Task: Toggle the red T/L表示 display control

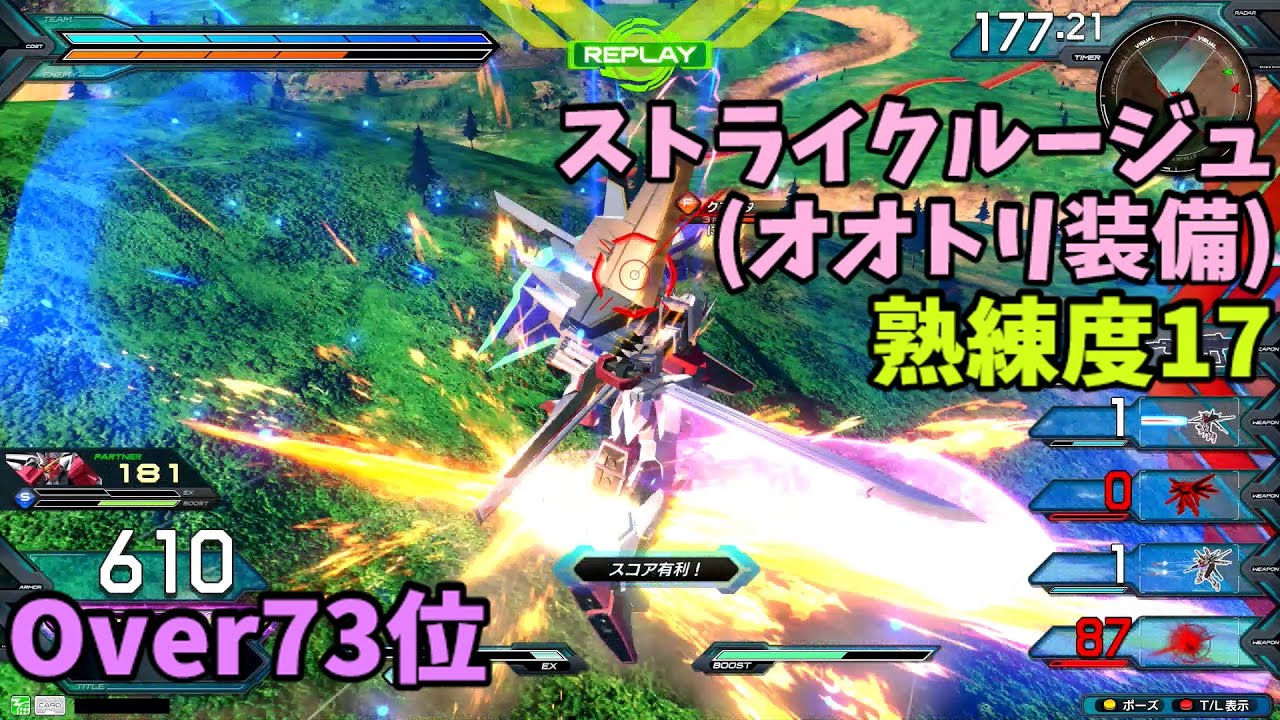Action: coord(1214,703)
